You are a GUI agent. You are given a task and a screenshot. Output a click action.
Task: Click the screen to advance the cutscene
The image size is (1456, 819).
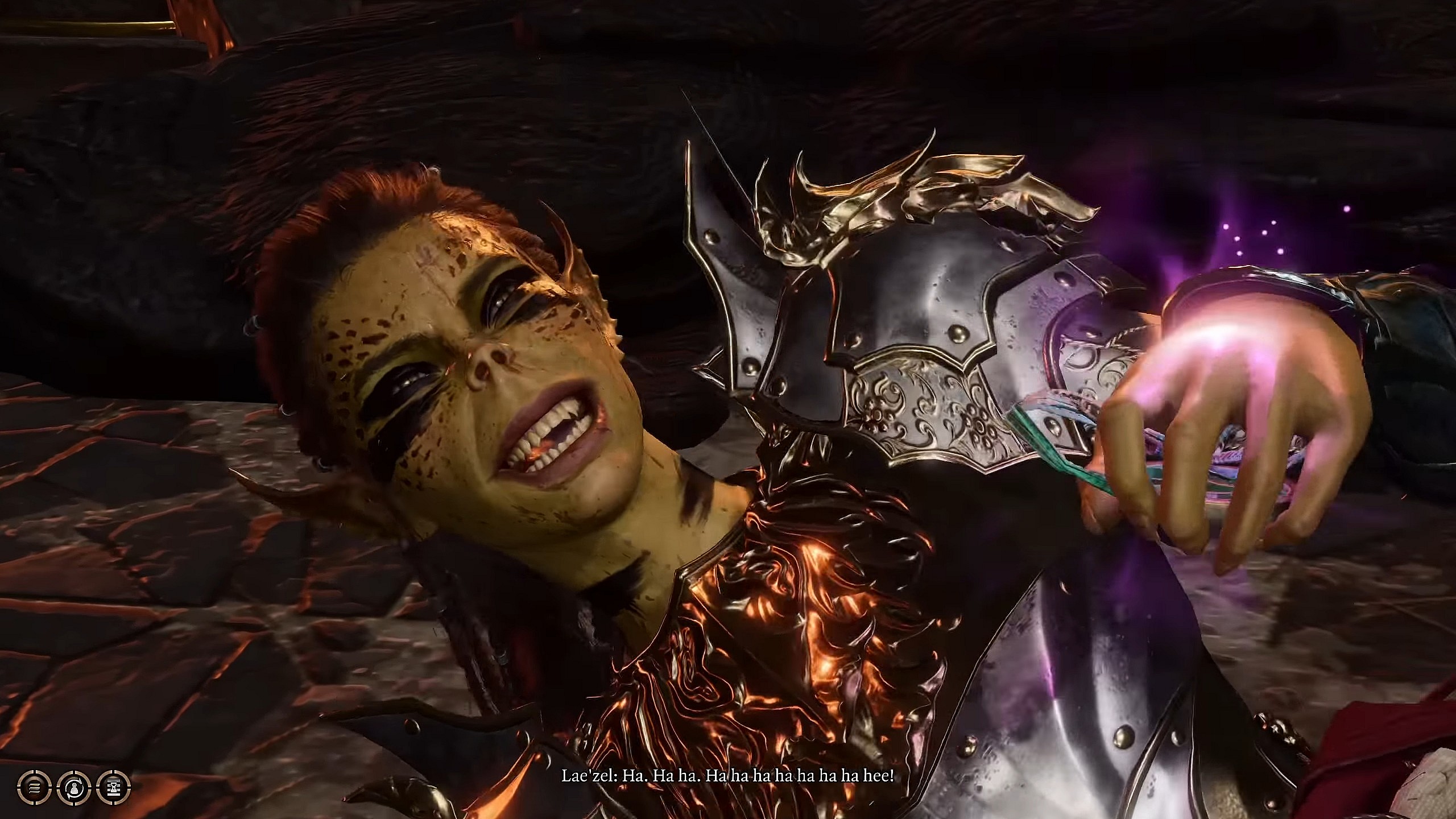(728, 409)
